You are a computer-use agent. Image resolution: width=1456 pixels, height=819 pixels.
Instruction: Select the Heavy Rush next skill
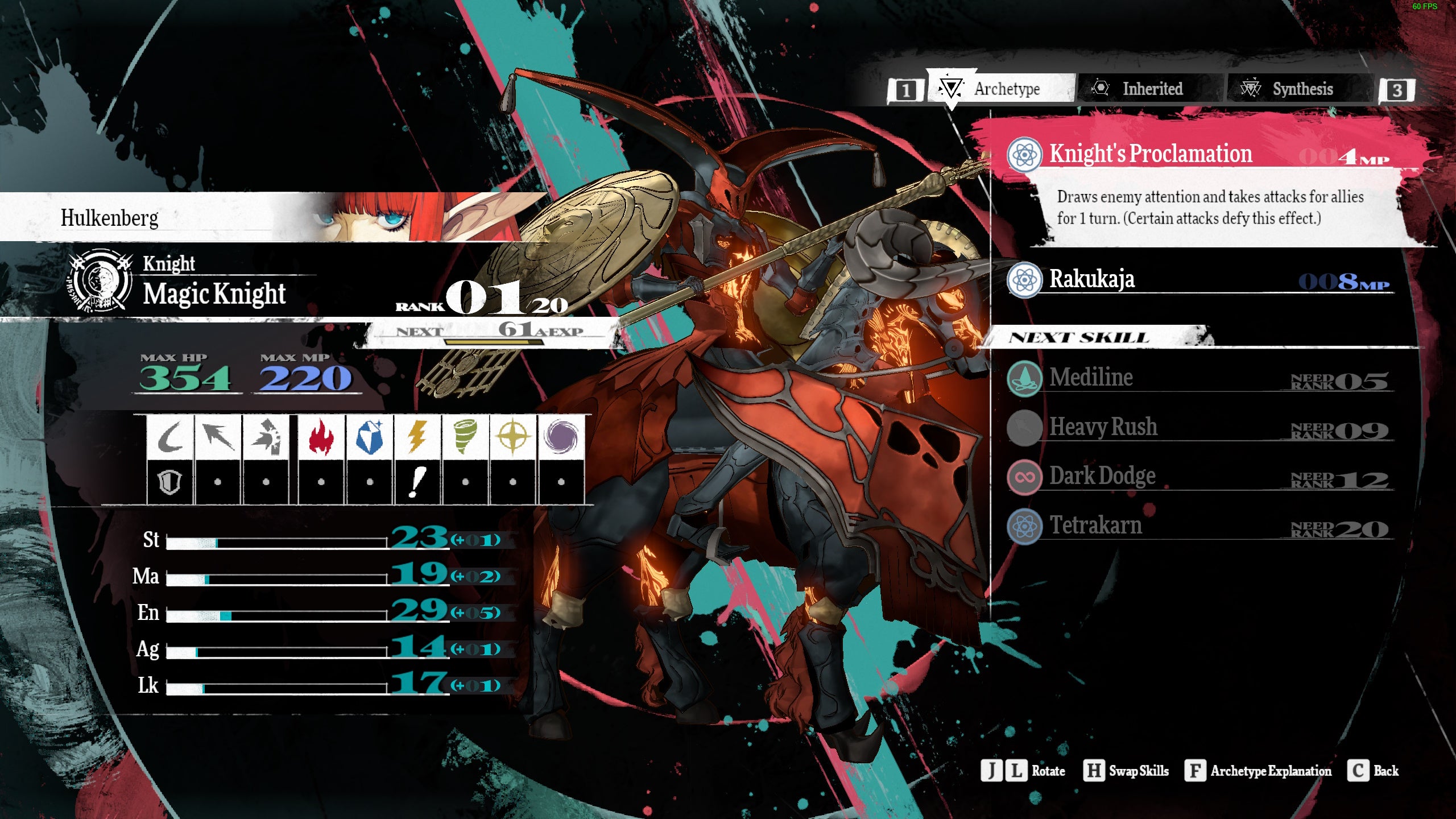1102,427
